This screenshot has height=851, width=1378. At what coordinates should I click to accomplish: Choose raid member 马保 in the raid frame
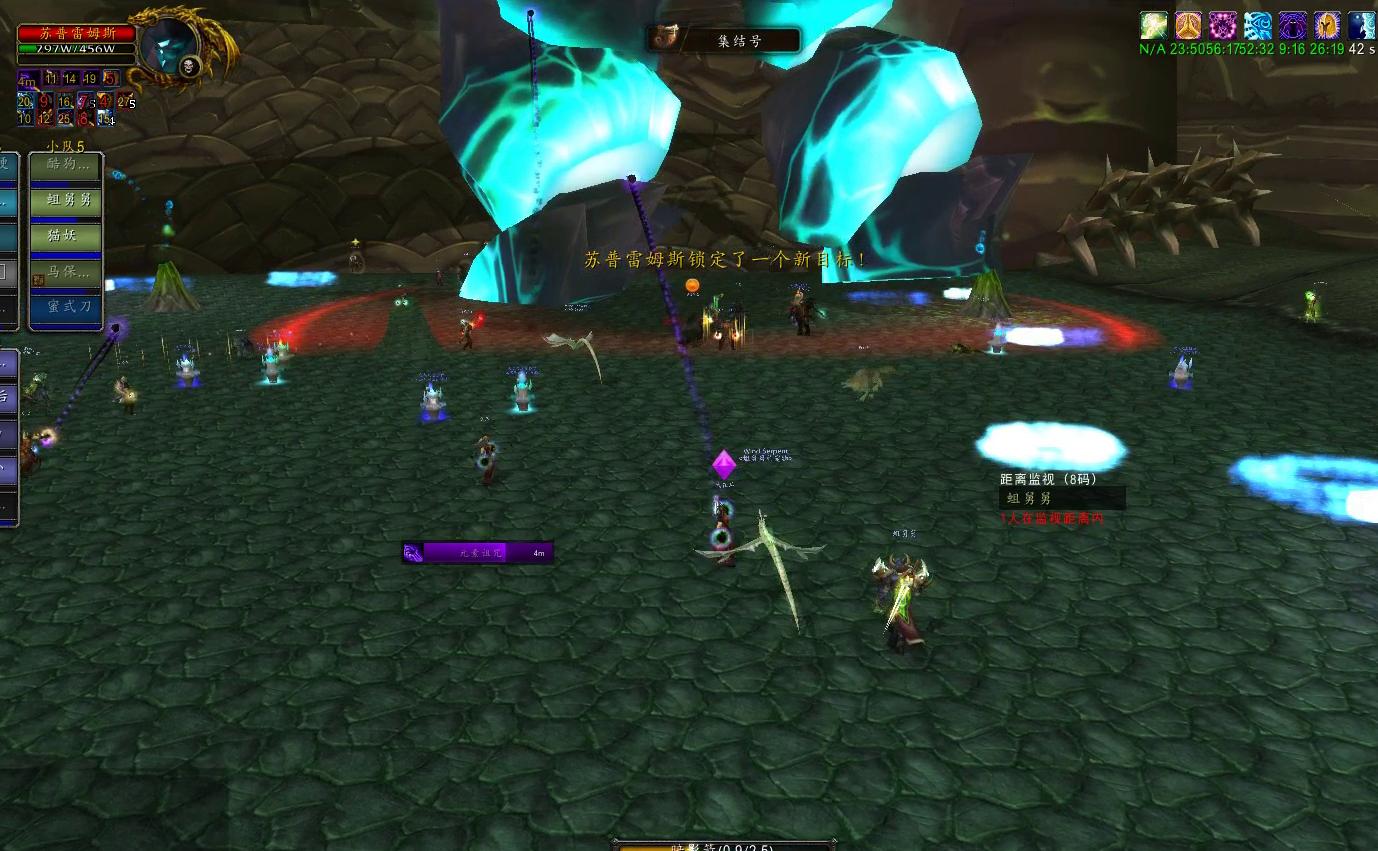click(x=66, y=272)
